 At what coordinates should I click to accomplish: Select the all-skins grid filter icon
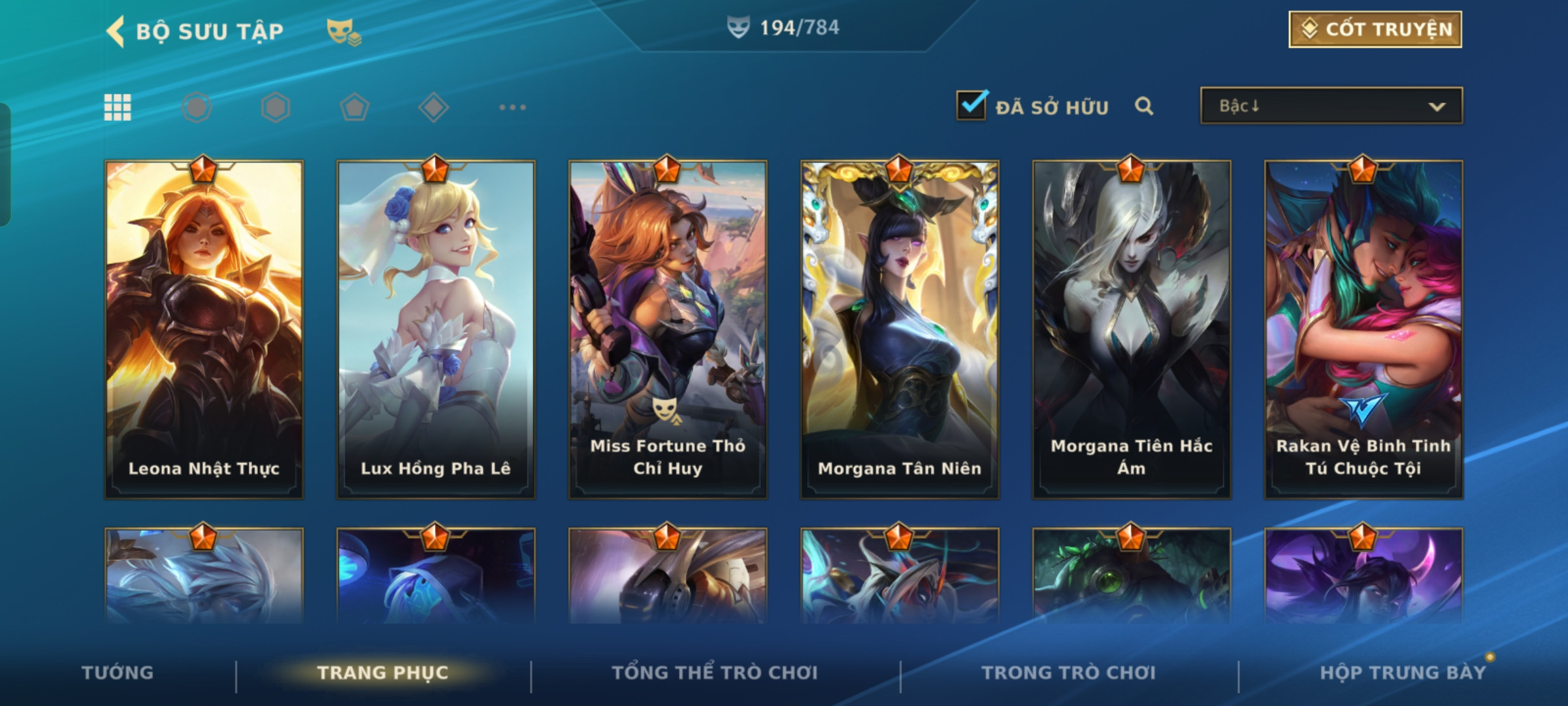coord(118,107)
